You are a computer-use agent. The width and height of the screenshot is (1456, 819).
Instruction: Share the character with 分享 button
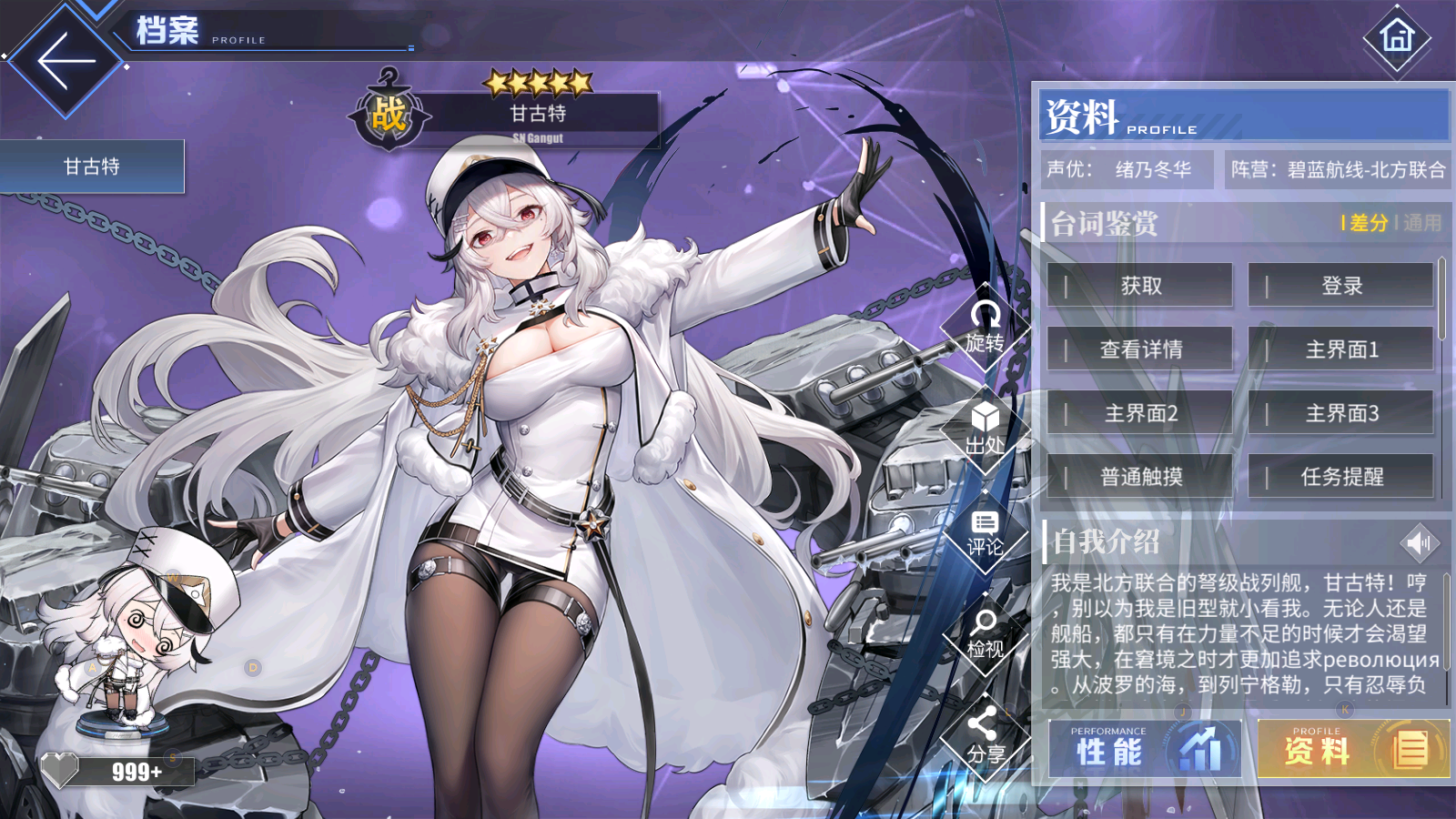click(985, 737)
